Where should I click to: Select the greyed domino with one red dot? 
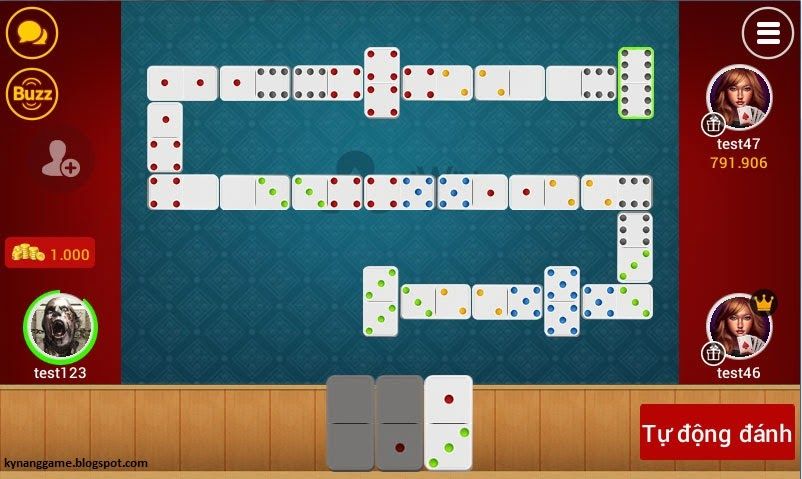tap(399, 422)
